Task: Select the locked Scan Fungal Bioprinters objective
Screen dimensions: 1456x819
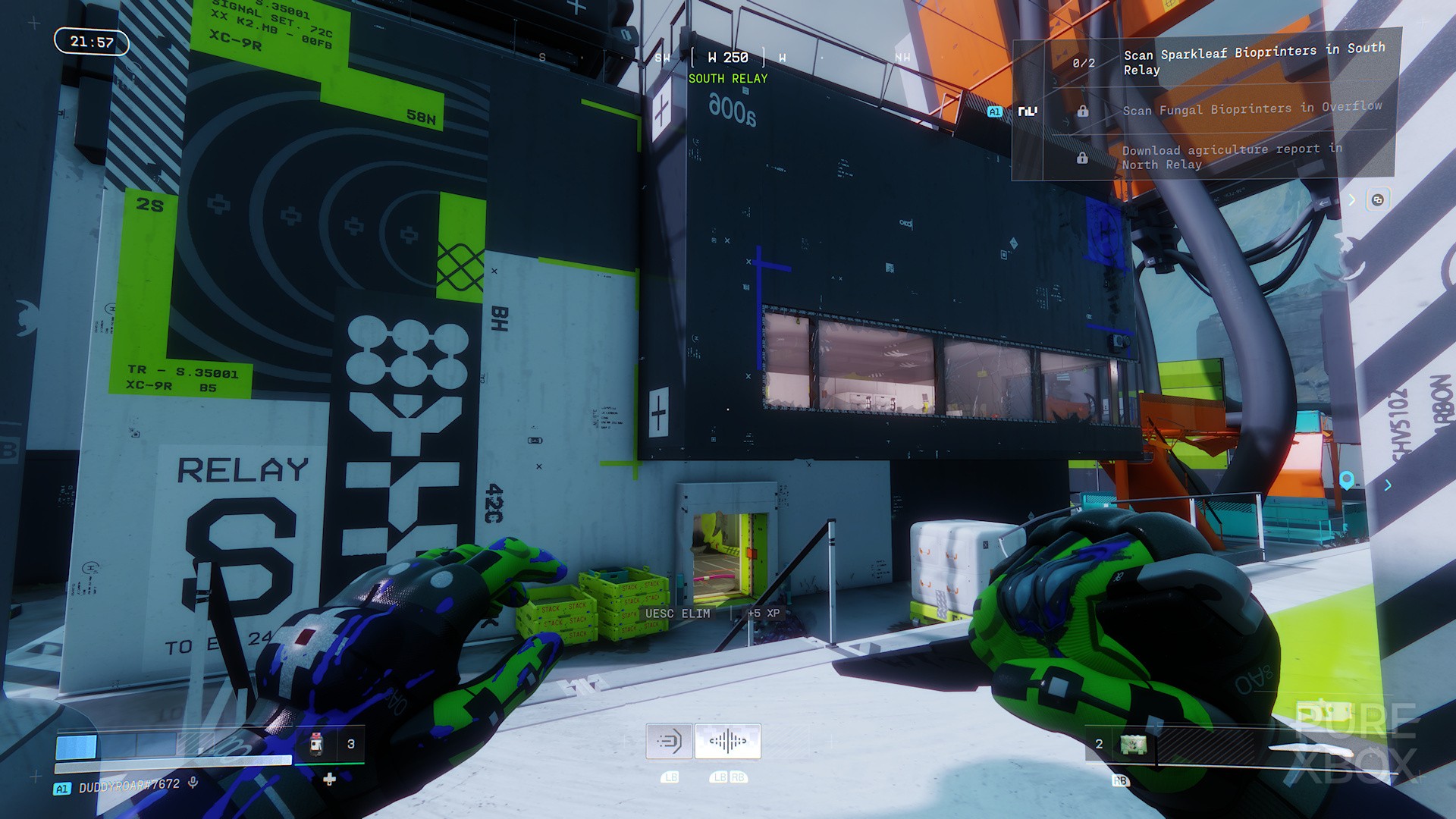Action: (x=1252, y=109)
